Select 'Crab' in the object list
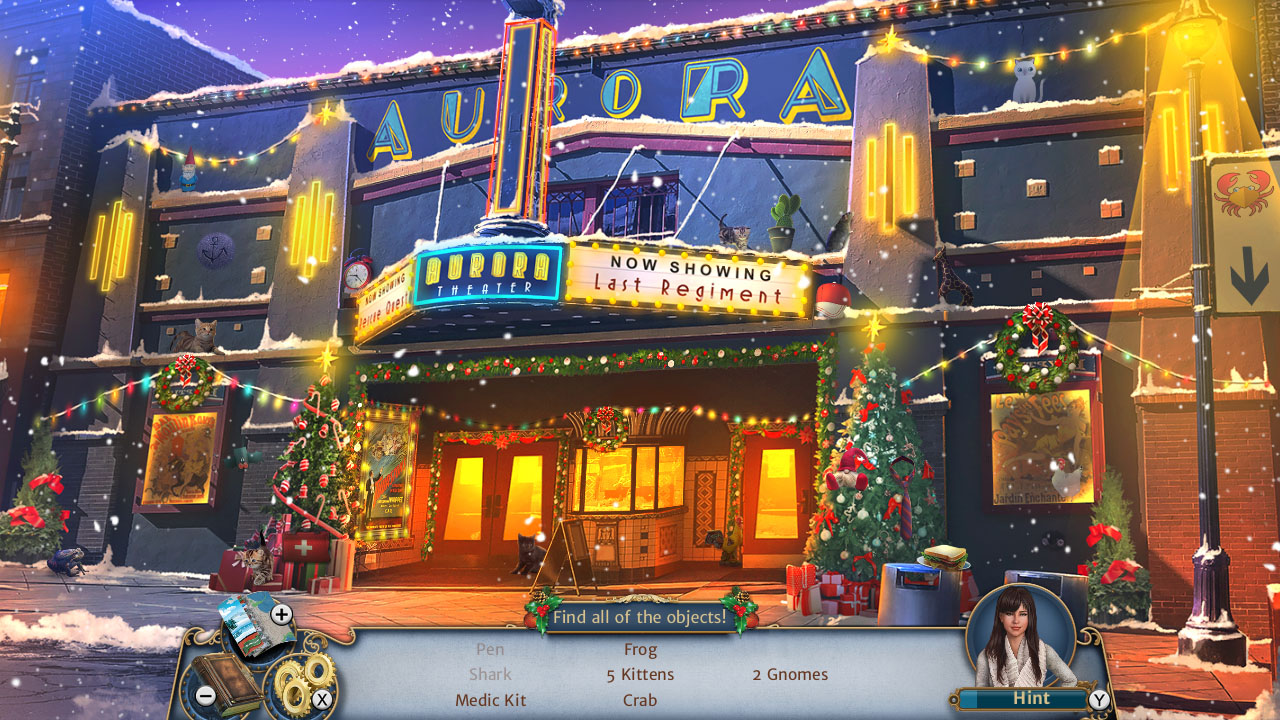The image size is (1280, 720). tap(639, 700)
